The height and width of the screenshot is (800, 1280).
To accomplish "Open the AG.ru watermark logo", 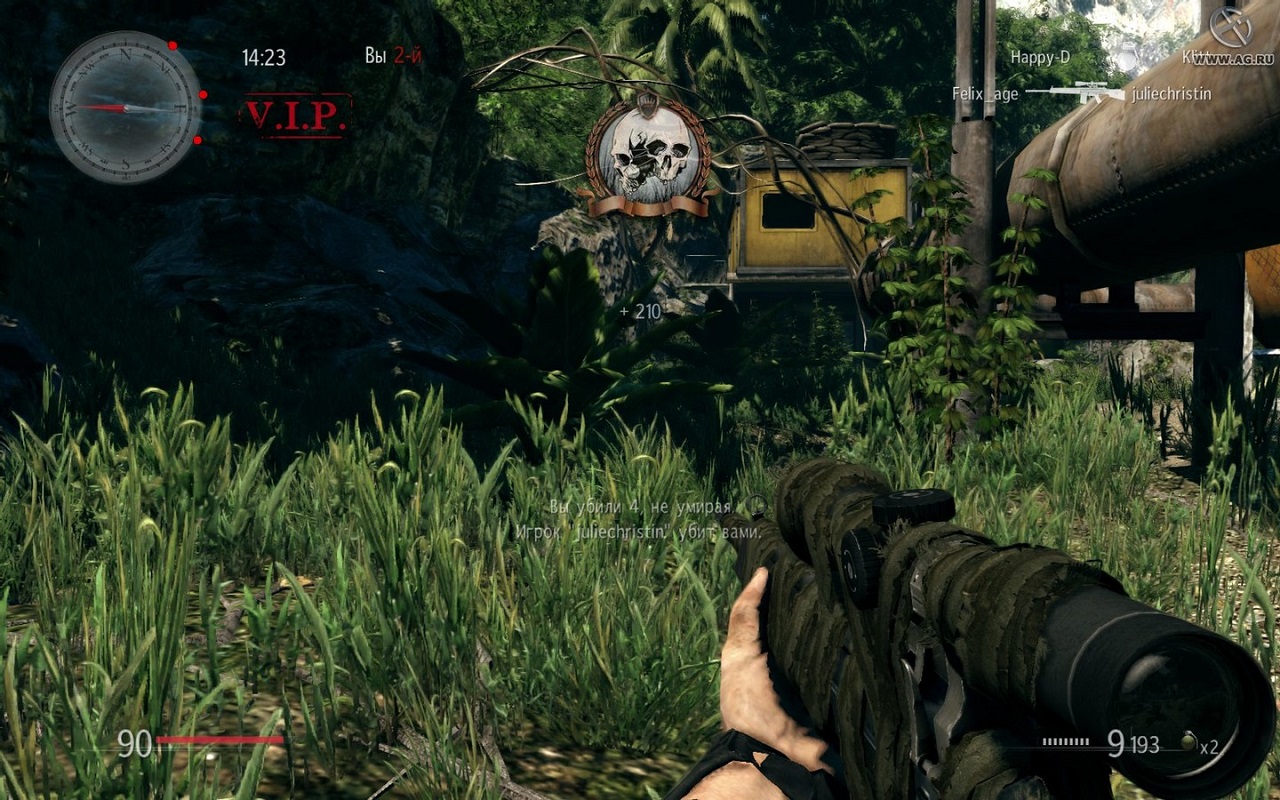I will pos(1230,28).
